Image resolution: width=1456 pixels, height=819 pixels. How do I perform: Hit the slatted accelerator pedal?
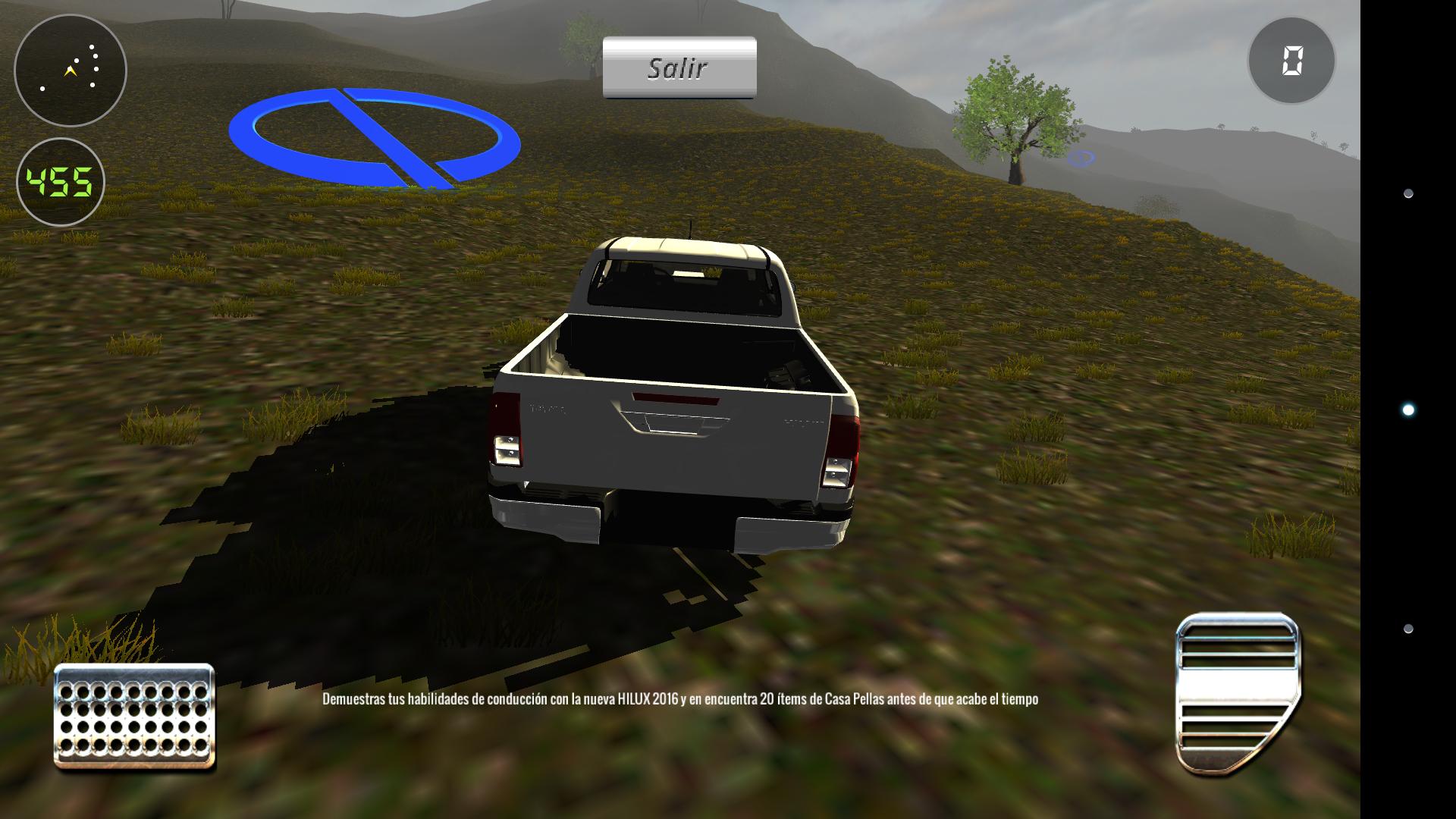click(1237, 693)
